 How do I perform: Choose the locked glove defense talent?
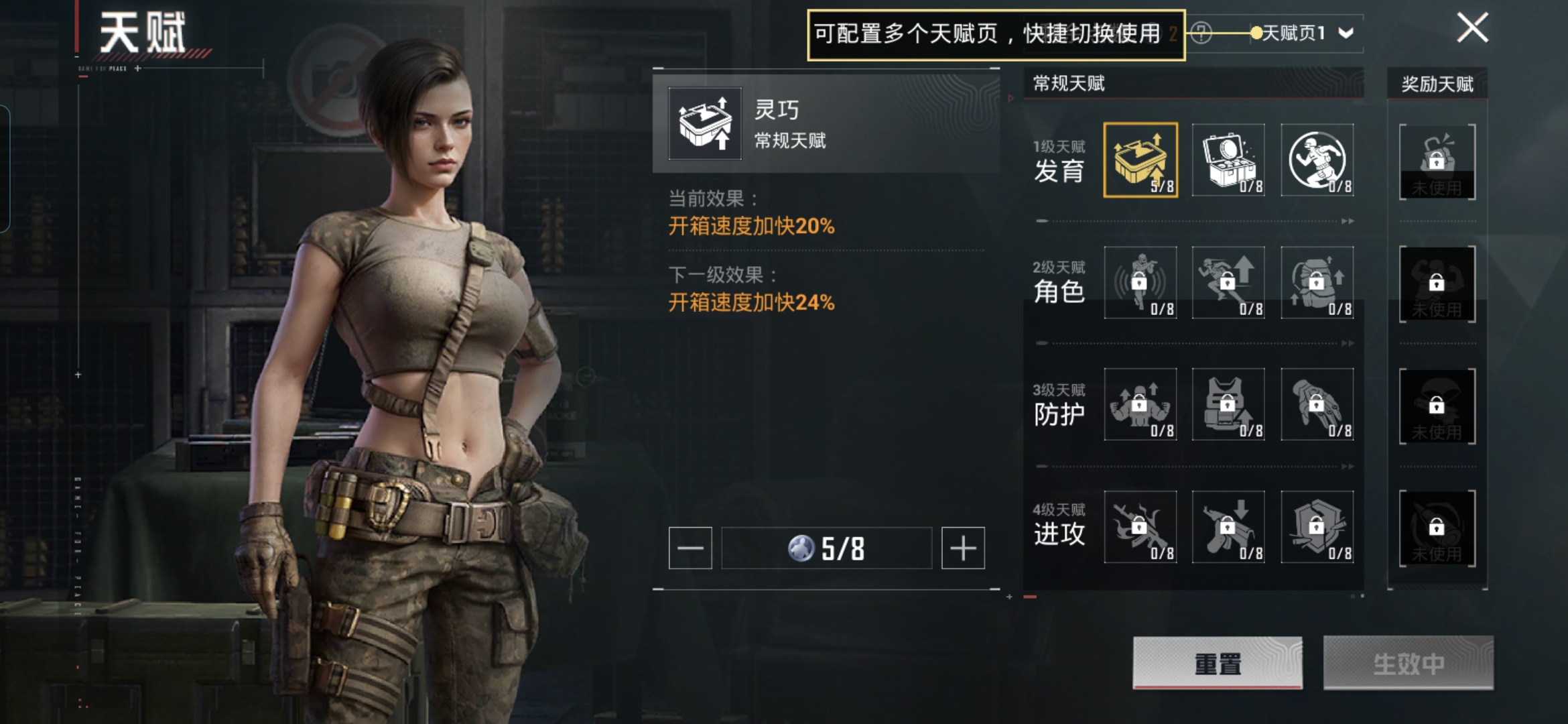(x=1317, y=404)
